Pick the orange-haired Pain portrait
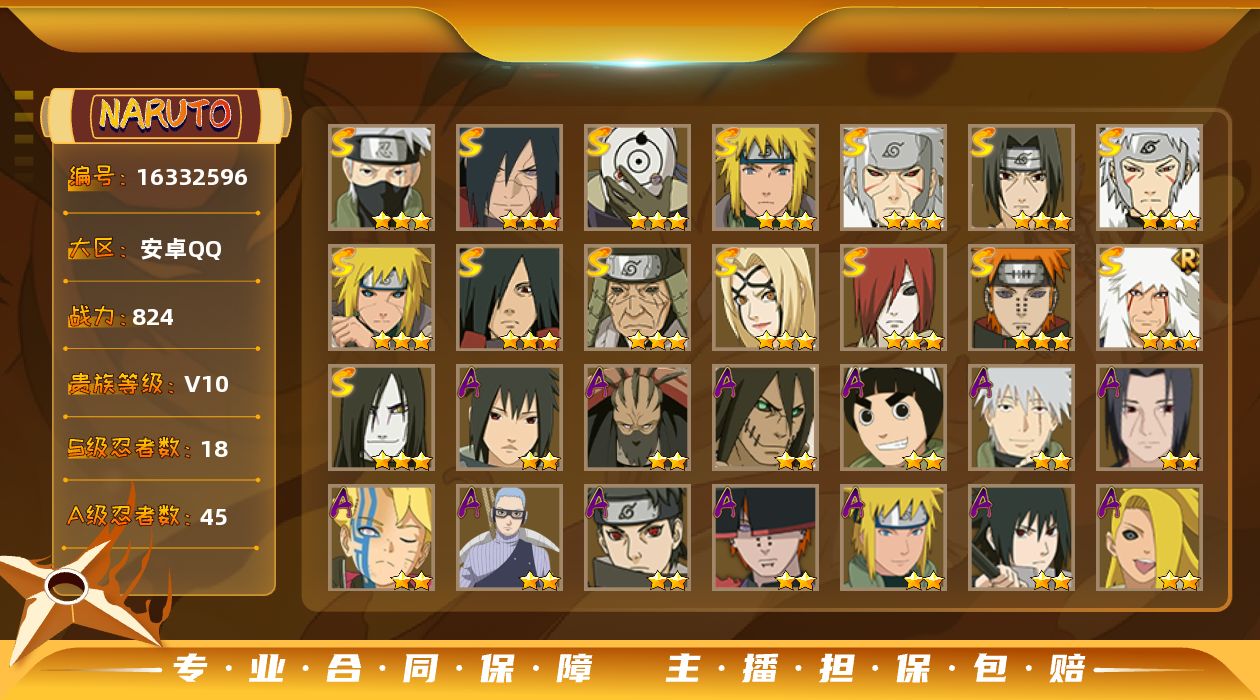The image size is (1260, 700). pos(1021,297)
